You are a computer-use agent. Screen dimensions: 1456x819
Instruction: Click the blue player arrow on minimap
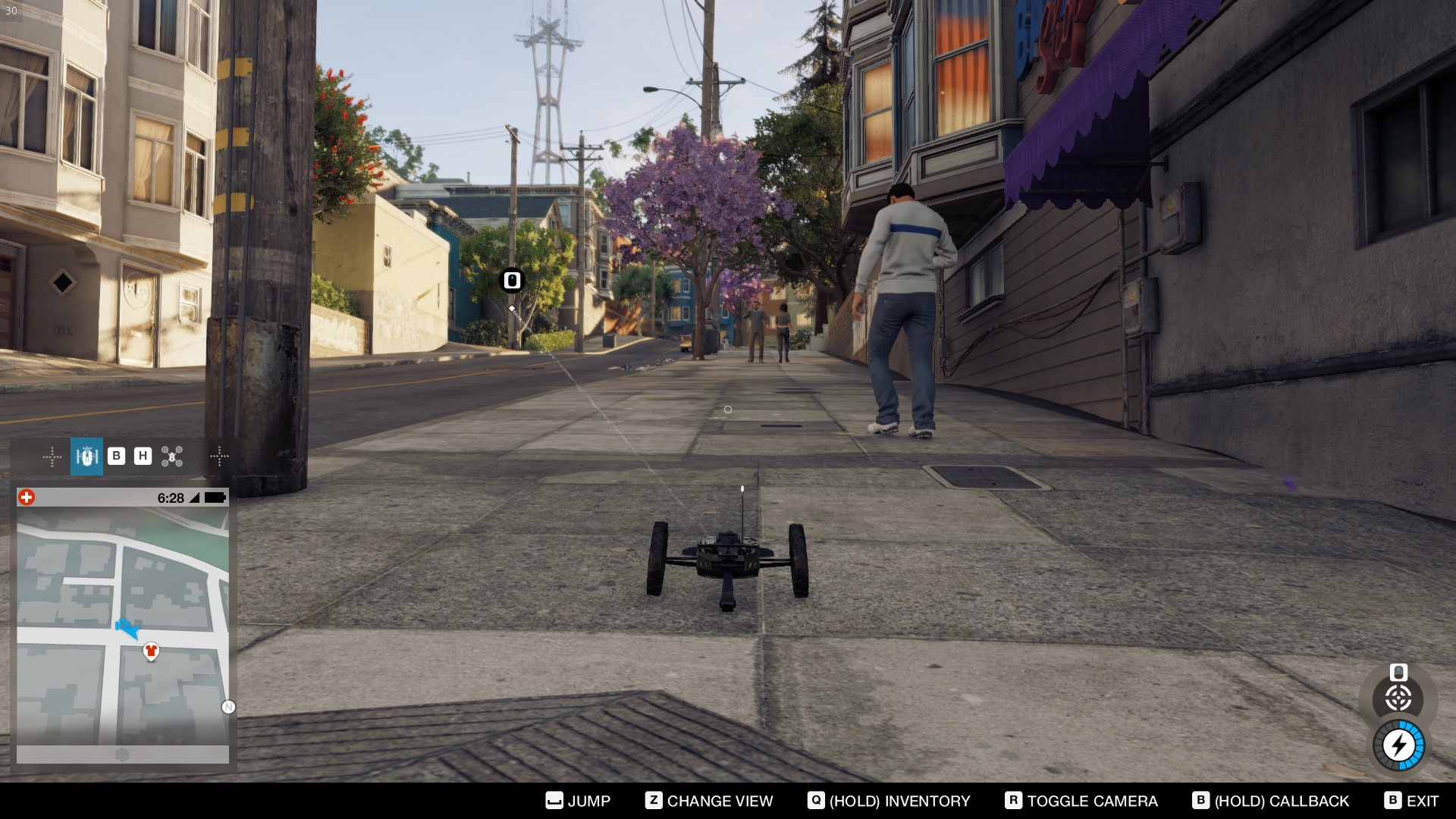(x=127, y=629)
